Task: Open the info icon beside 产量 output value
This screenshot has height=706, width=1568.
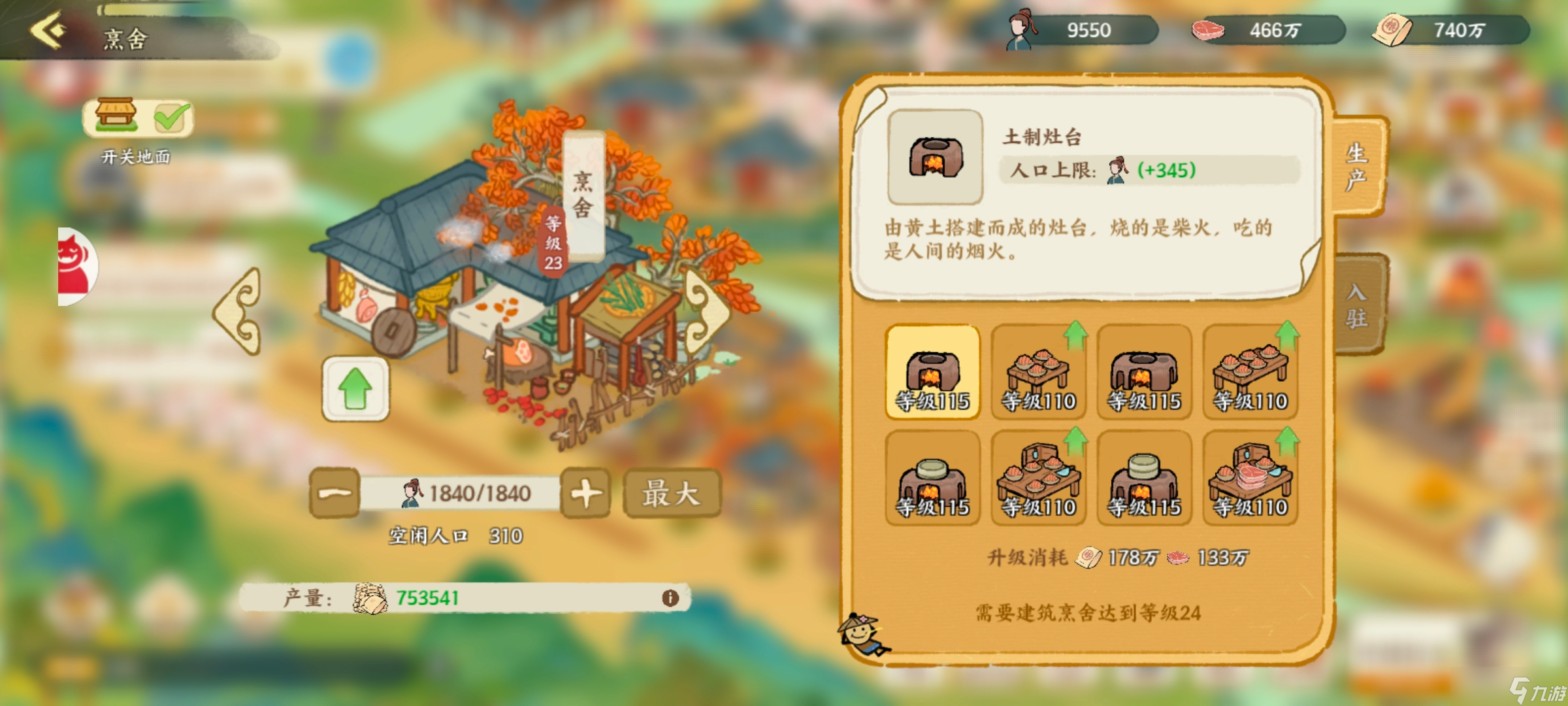Action: tap(670, 598)
